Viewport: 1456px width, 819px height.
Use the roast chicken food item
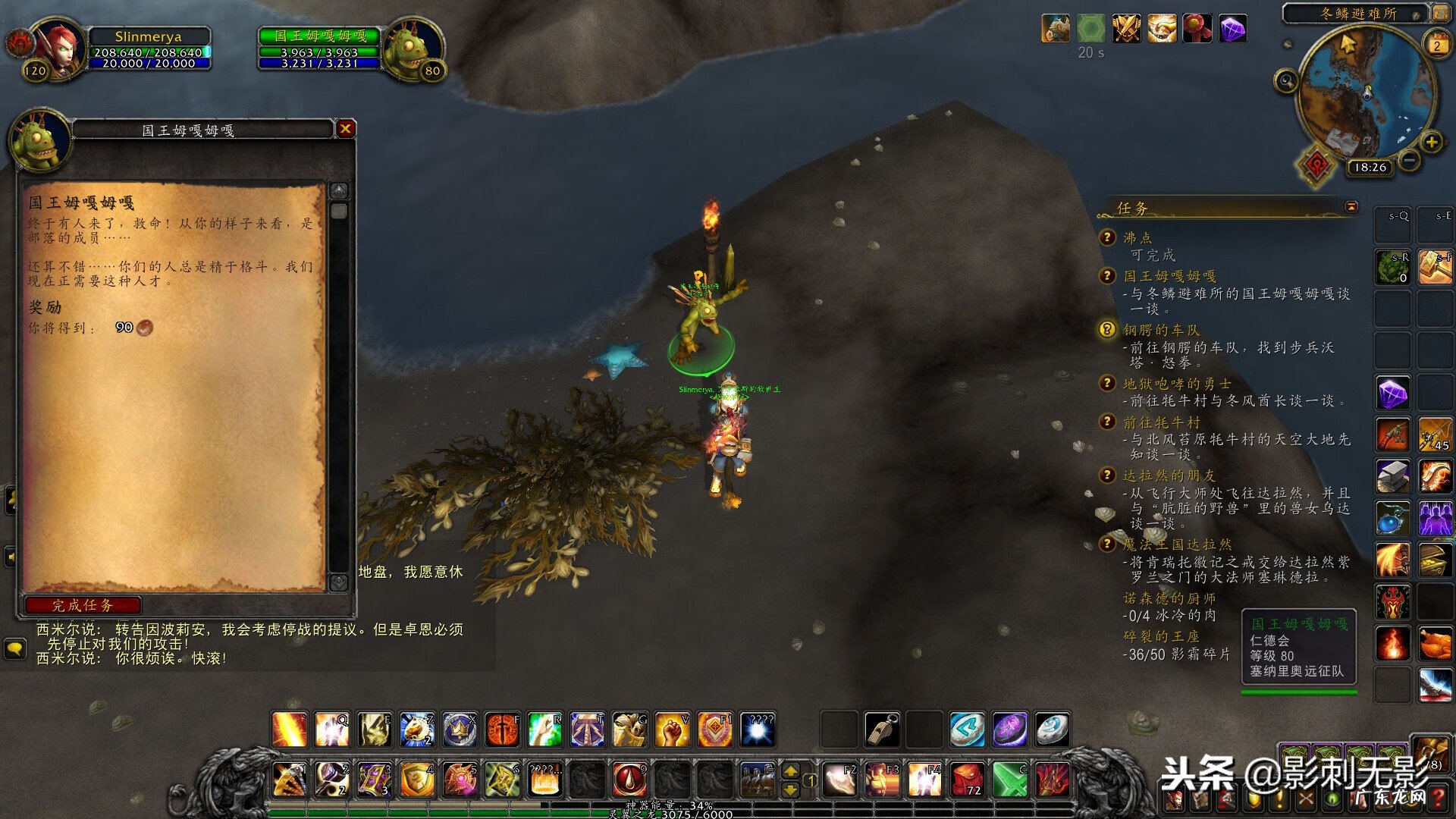pyautogui.click(x=1435, y=644)
